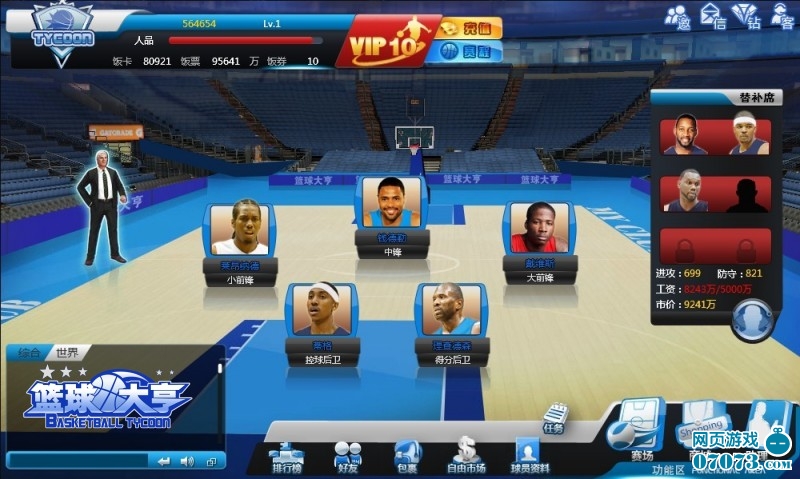Open the 排行榜 rankings menu
The image size is (800, 479).
(x=287, y=456)
